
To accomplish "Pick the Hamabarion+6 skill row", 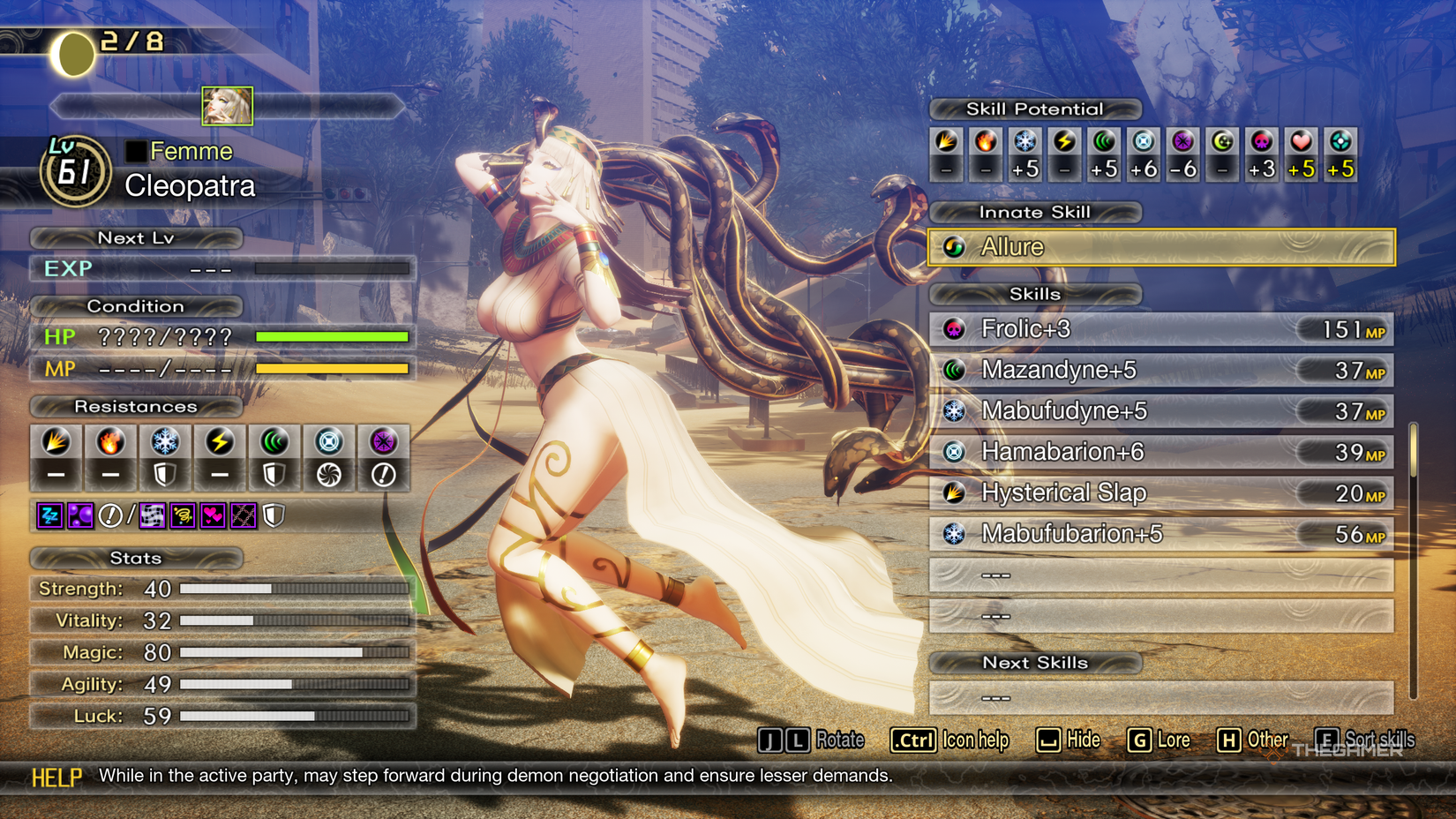I will [1161, 452].
